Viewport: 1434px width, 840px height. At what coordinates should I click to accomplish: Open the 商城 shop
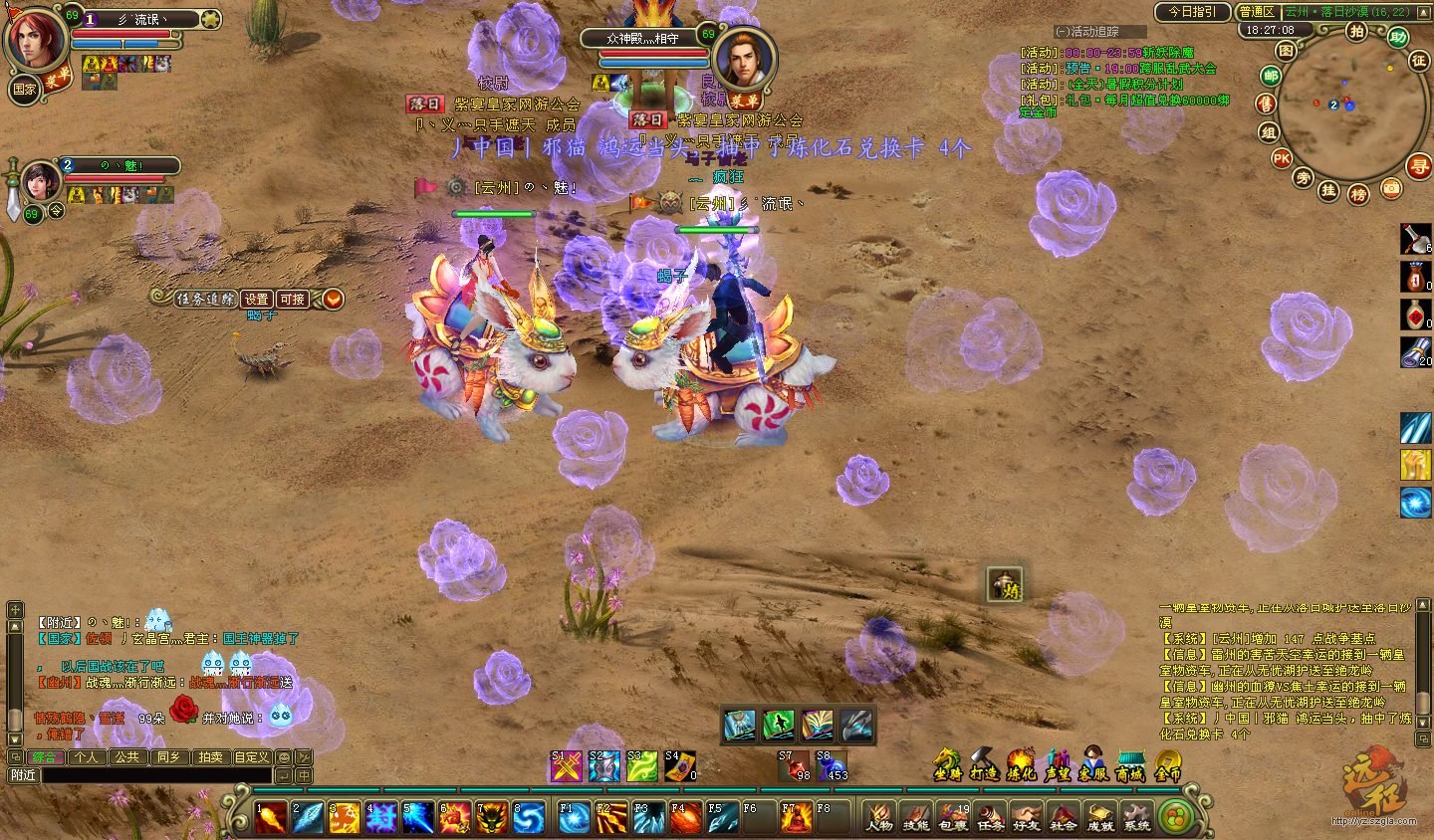tap(1130, 764)
